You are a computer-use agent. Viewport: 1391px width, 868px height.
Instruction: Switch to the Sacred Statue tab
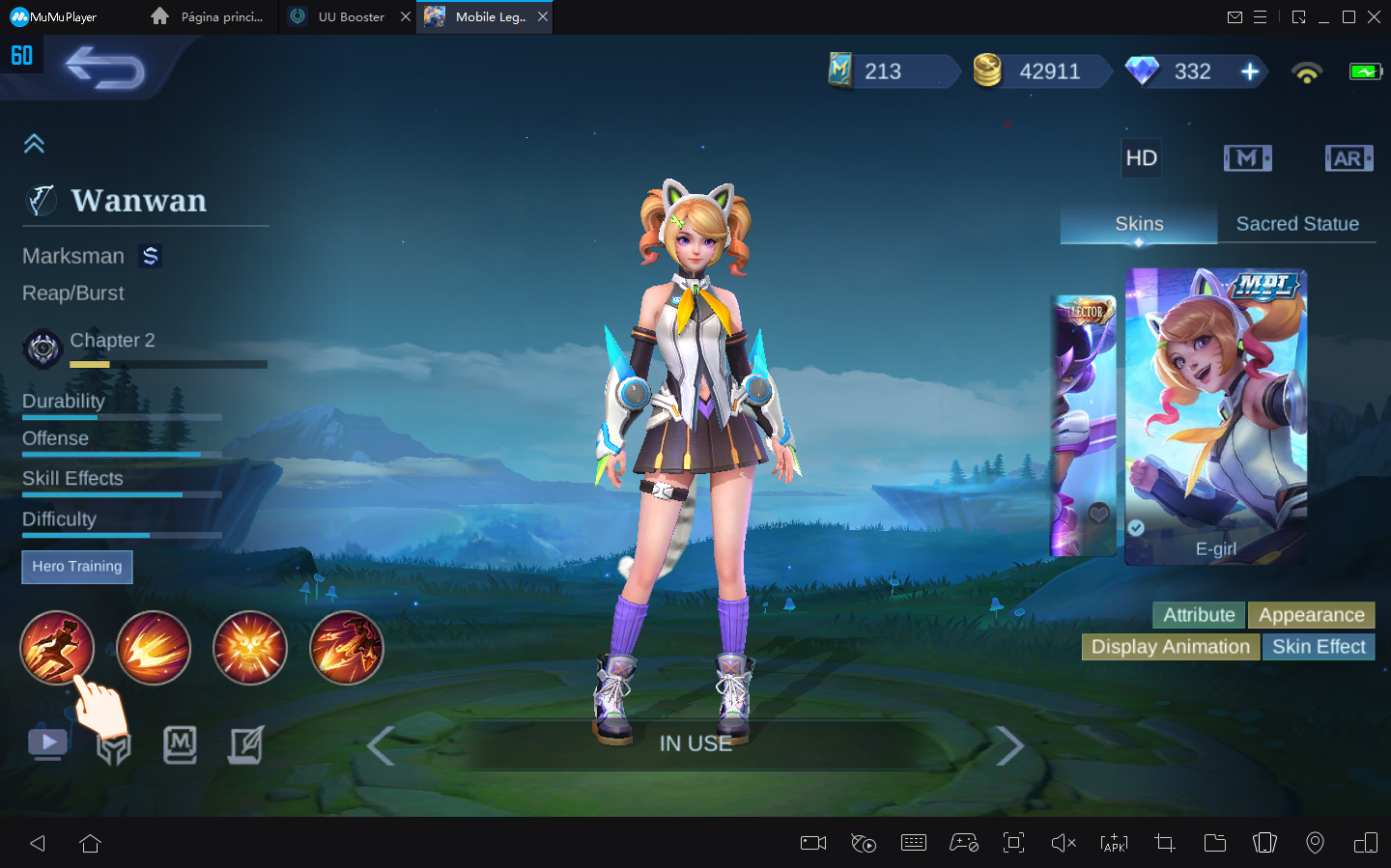pos(1297,223)
